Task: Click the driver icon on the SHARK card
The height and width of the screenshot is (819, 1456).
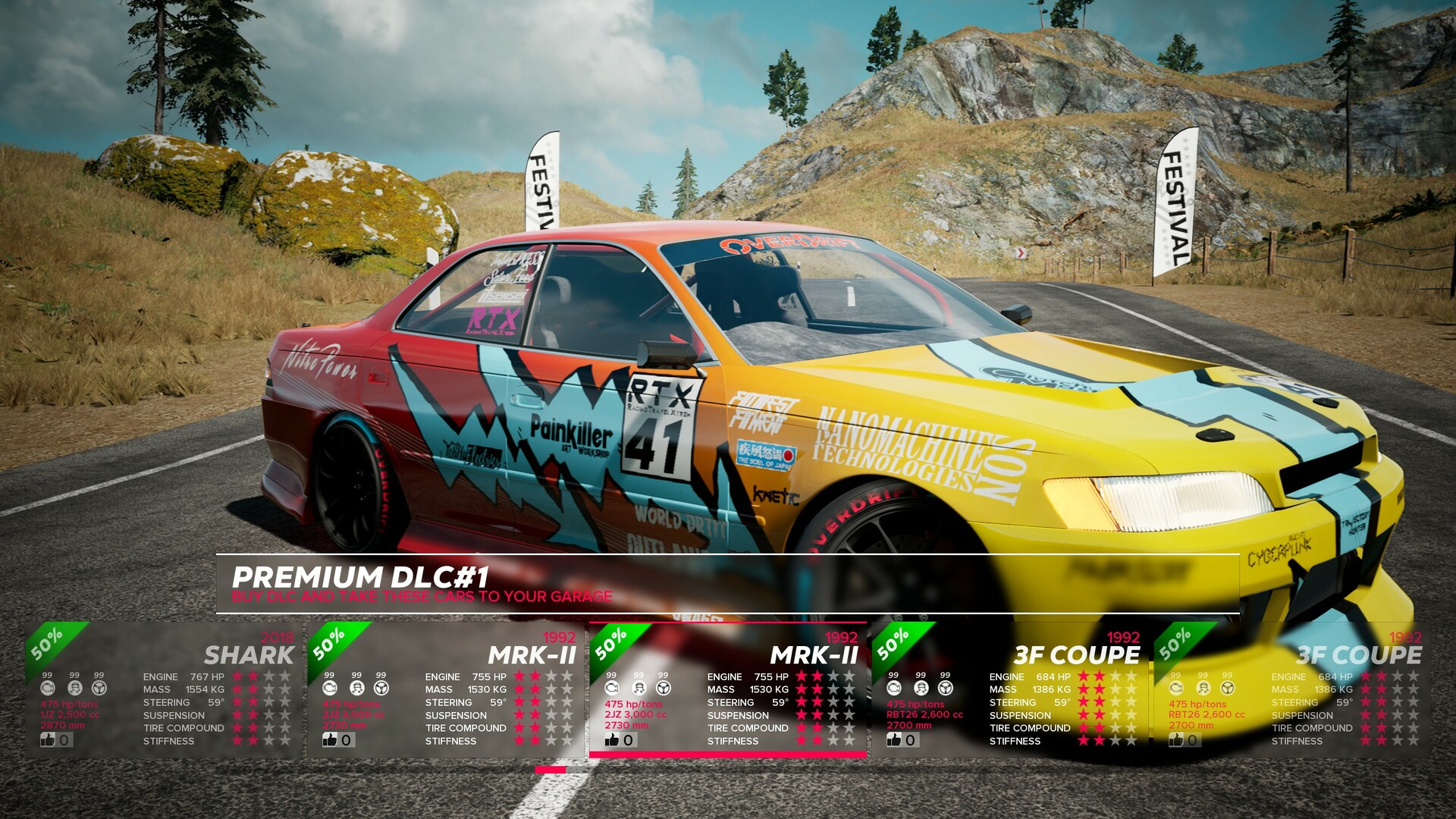Action: (x=74, y=687)
